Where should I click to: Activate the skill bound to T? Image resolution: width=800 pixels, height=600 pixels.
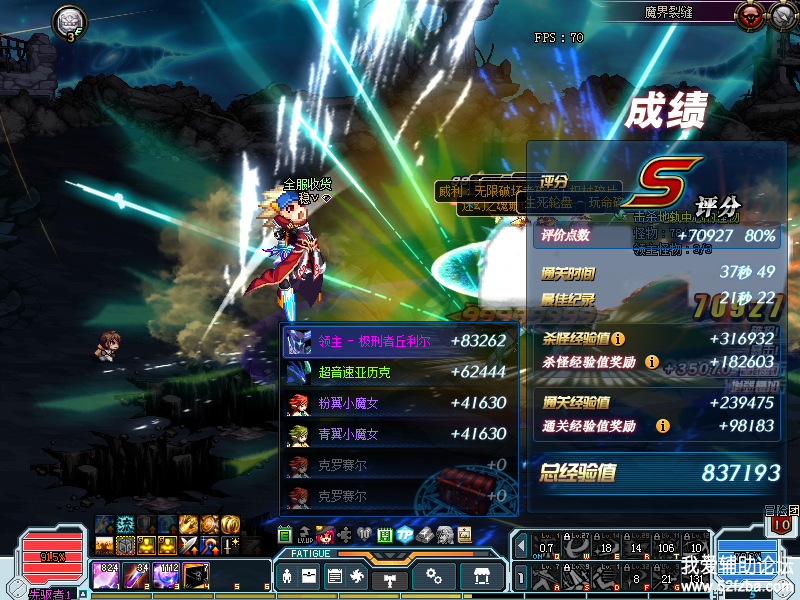668,547
